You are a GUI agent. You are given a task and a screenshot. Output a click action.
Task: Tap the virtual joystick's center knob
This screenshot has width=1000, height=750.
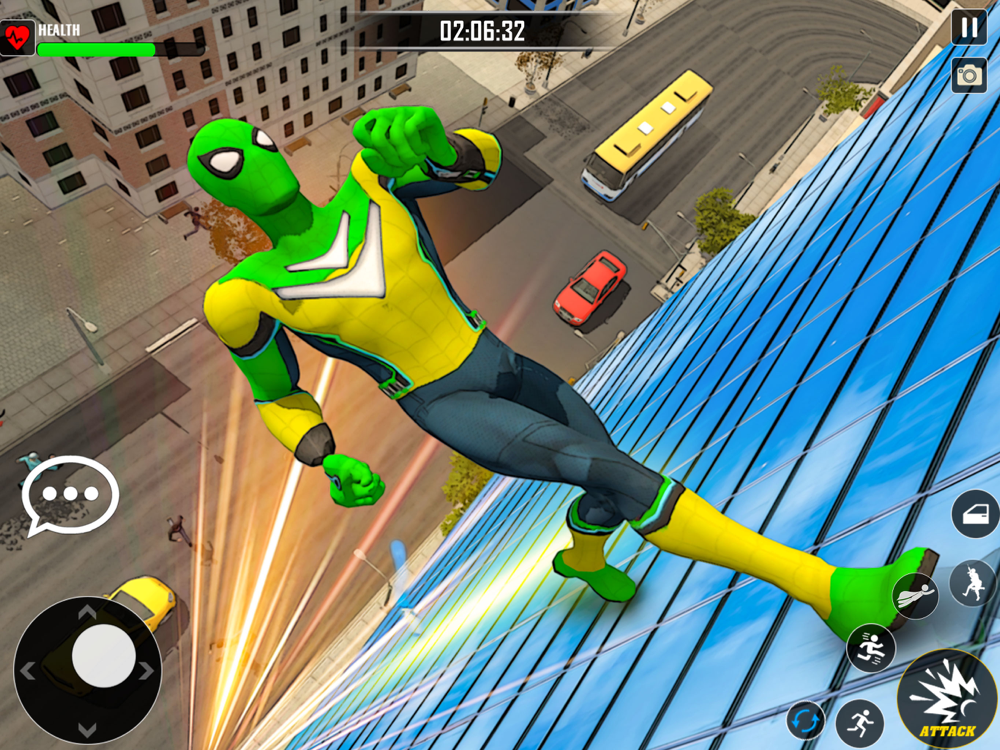(103, 656)
